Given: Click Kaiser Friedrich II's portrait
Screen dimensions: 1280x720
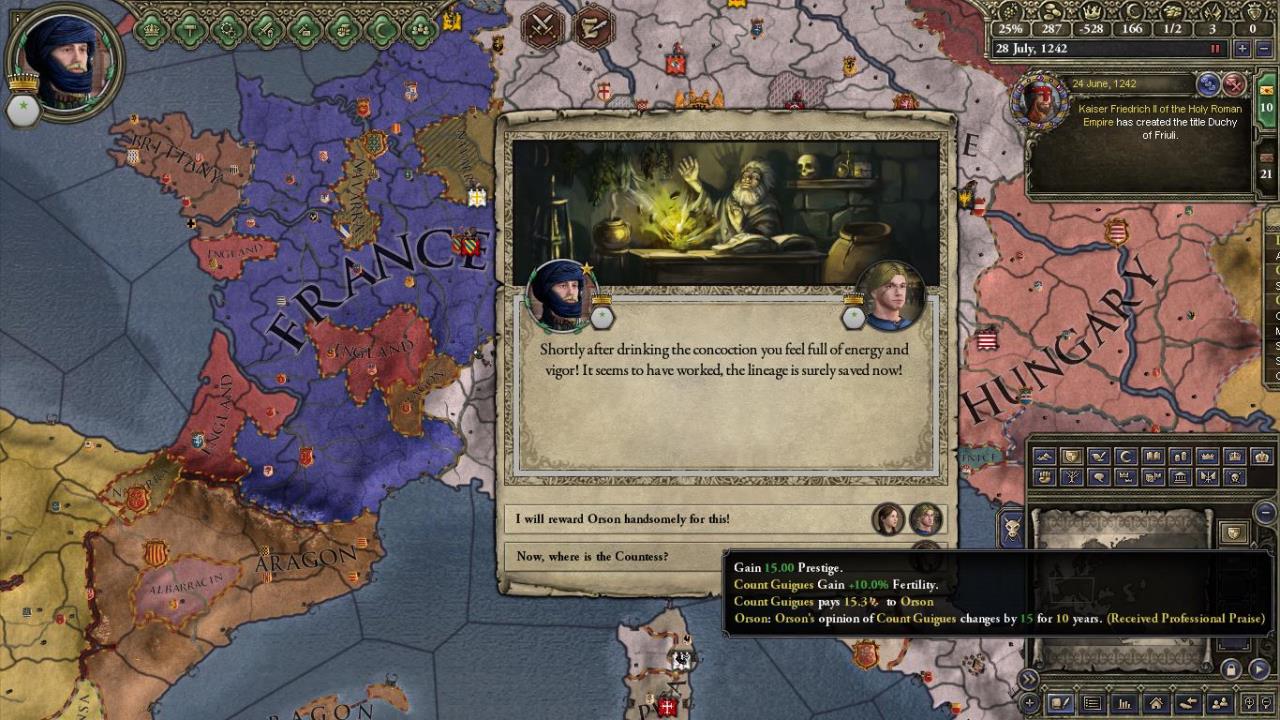Looking at the screenshot, I should click(x=1040, y=101).
